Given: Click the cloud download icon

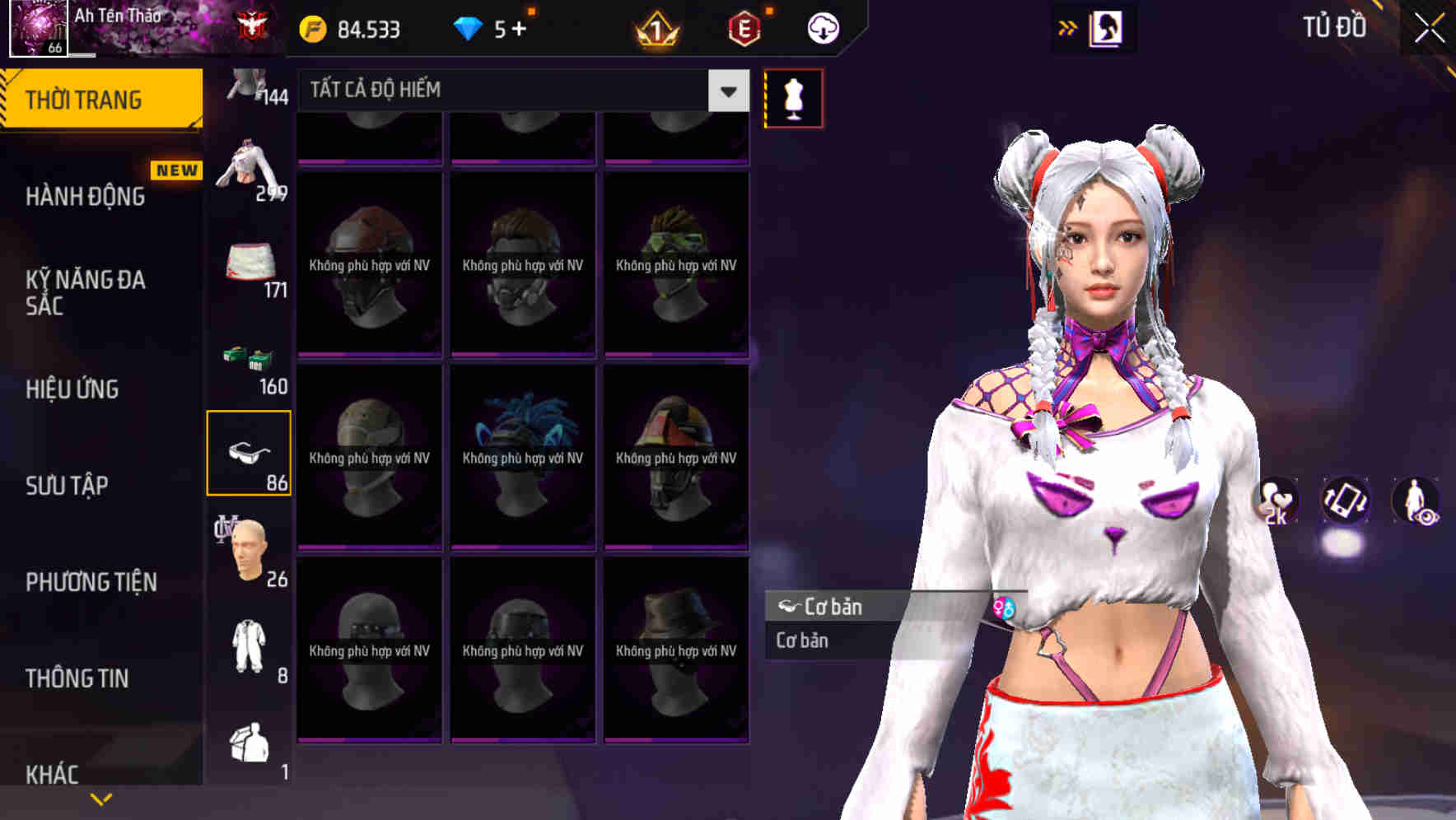Looking at the screenshot, I should [x=822, y=27].
